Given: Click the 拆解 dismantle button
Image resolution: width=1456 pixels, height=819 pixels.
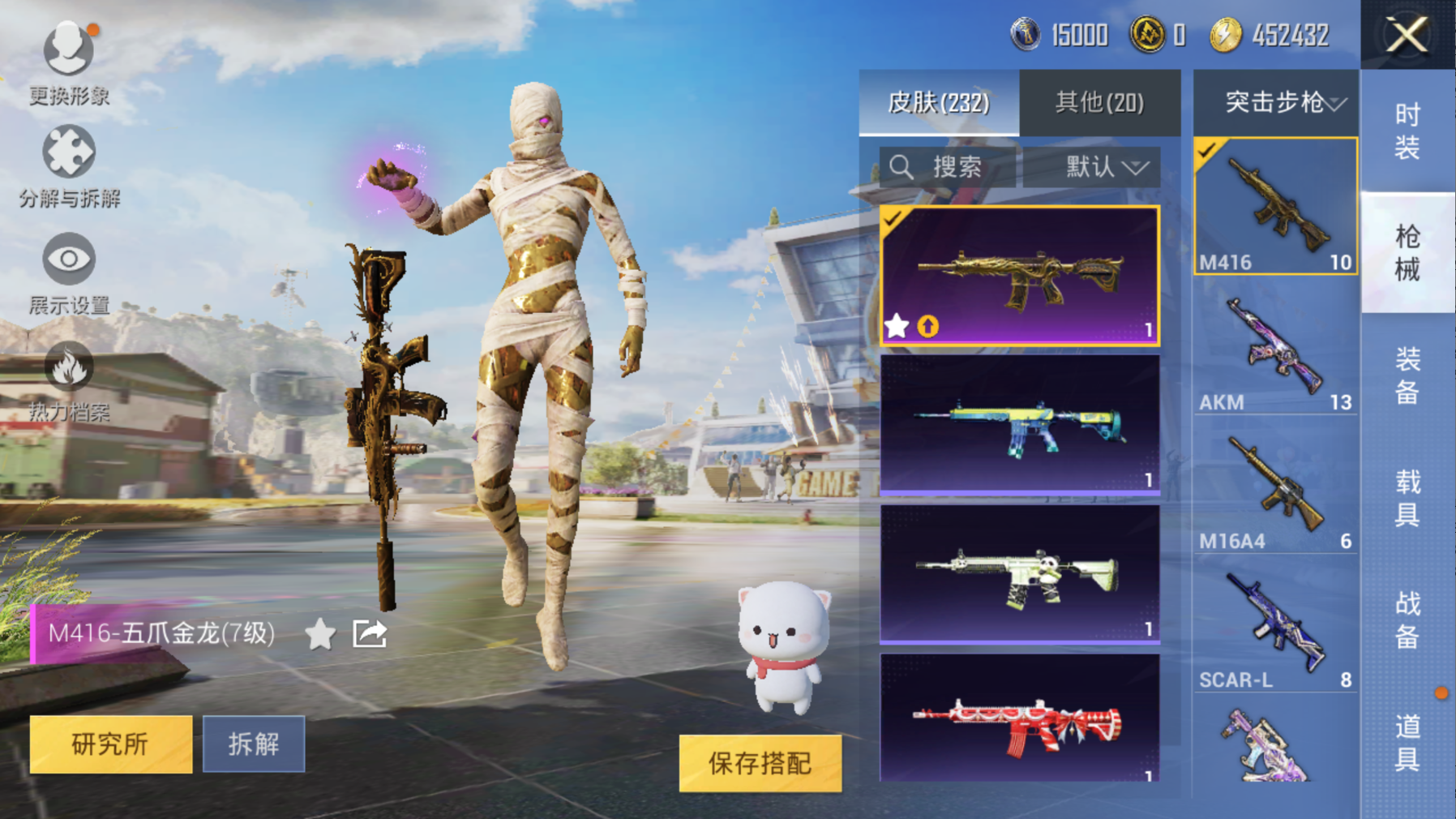Looking at the screenshot, I should pos(254,744).
